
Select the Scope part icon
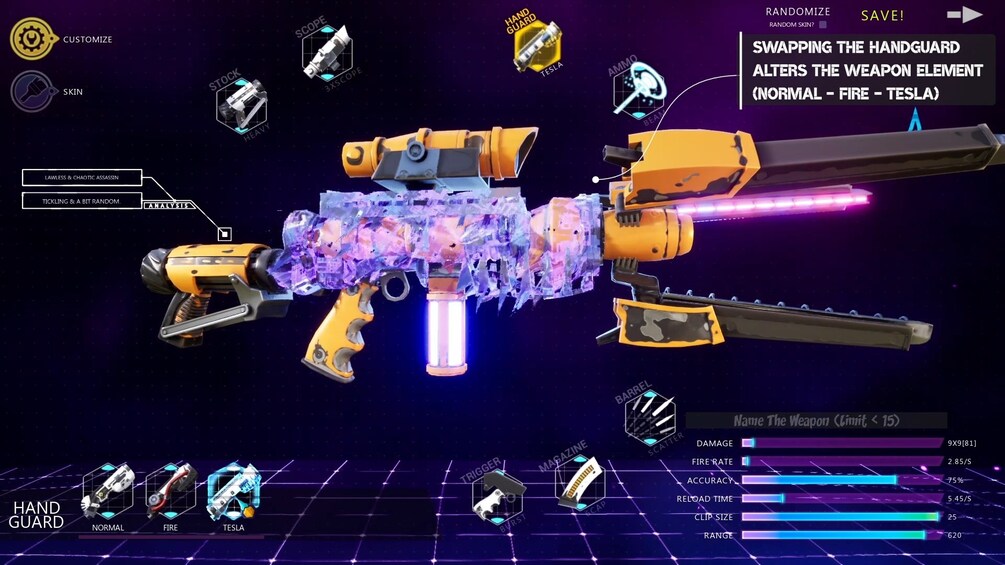point(326,50)
